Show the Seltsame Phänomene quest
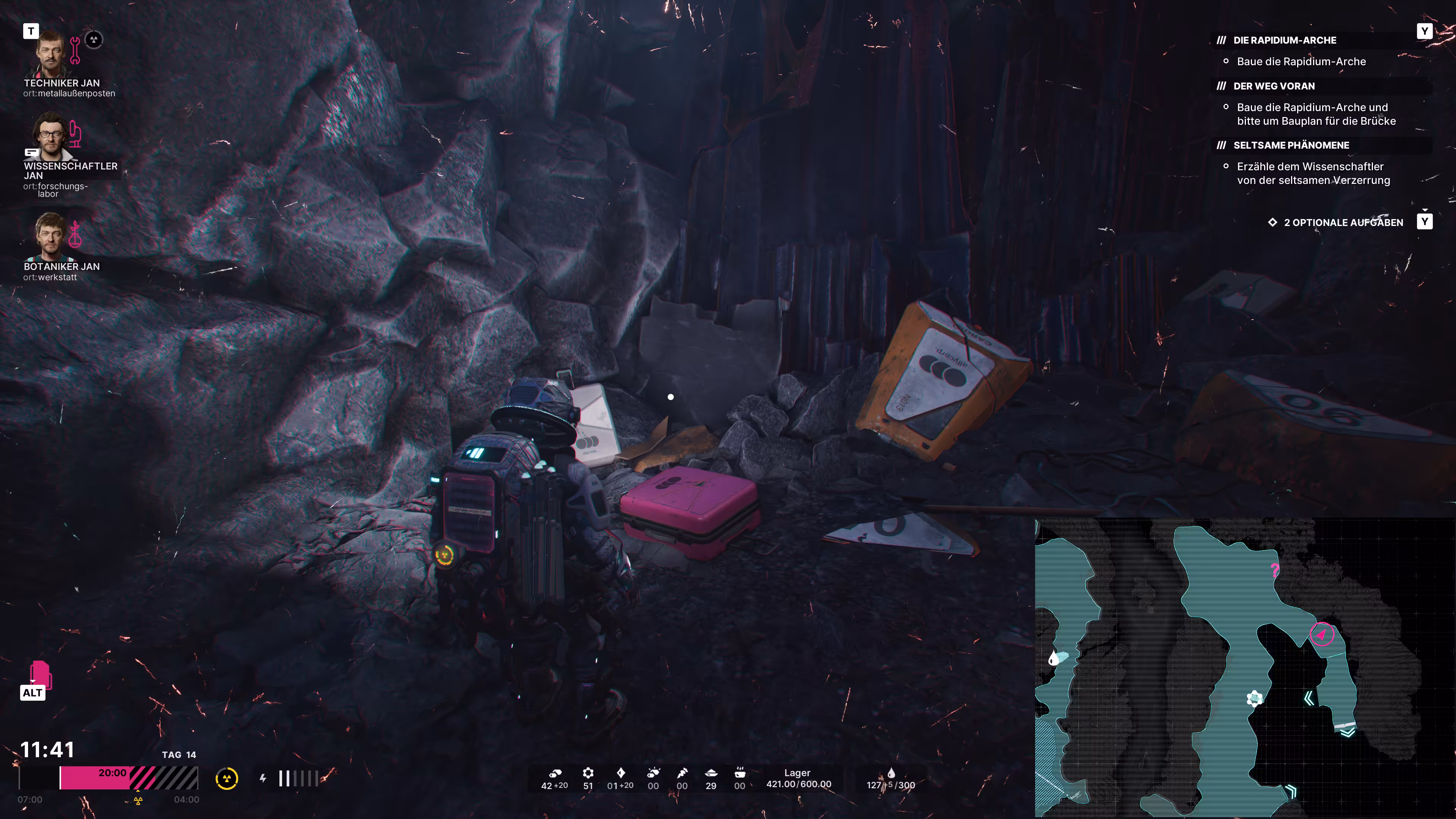Screen dimensions: 1456x819 (x=1290, y=145)
